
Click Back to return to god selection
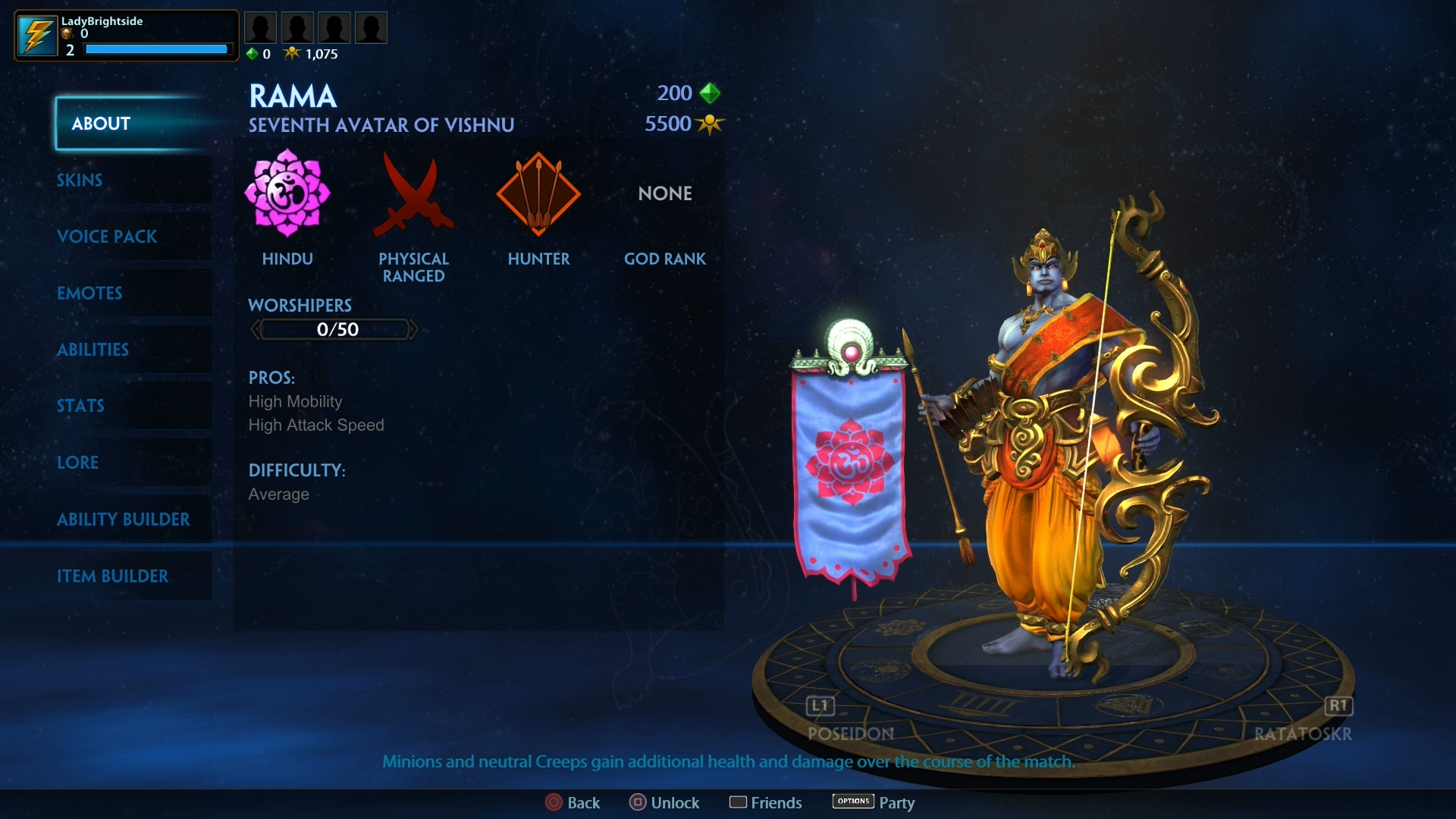pos(573,802)
